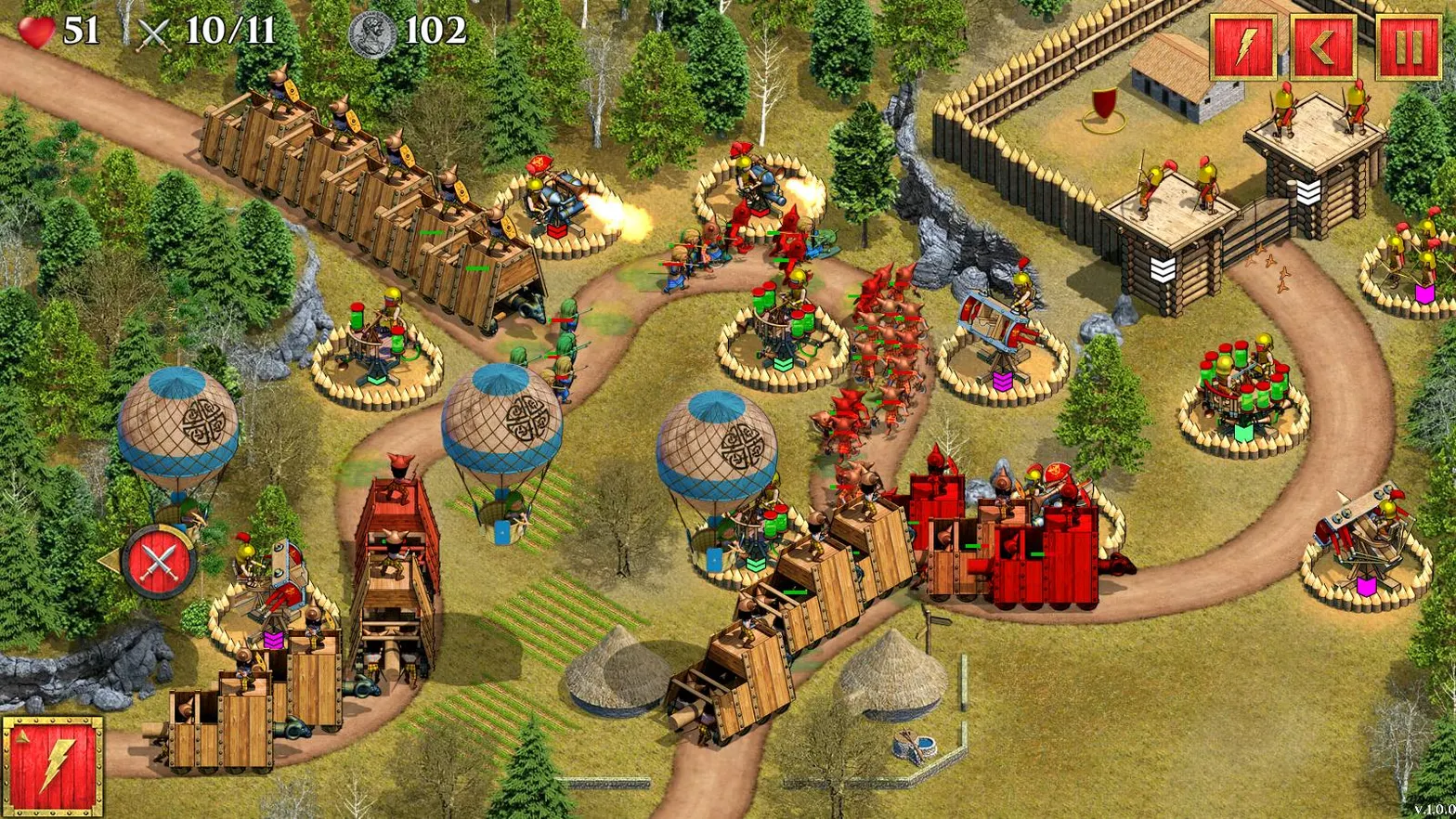Image resolution: width=1456 pixels, height=819 pixels.
Task: Click the red shield banner inside the fort
Action: pos(1102,104)
